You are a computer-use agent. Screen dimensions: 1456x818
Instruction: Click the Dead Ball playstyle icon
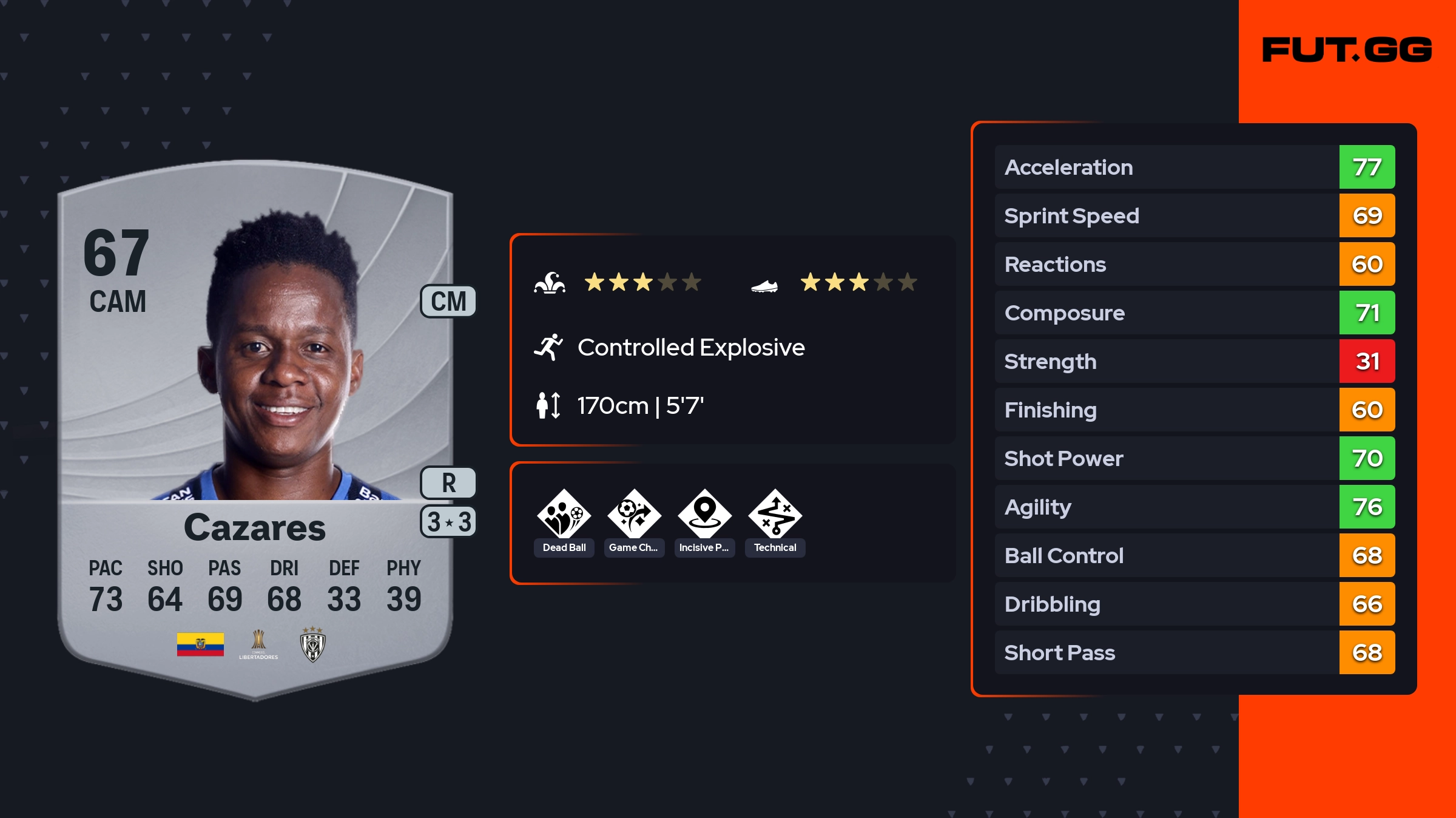pyautogui.click(x=564, y=515)
